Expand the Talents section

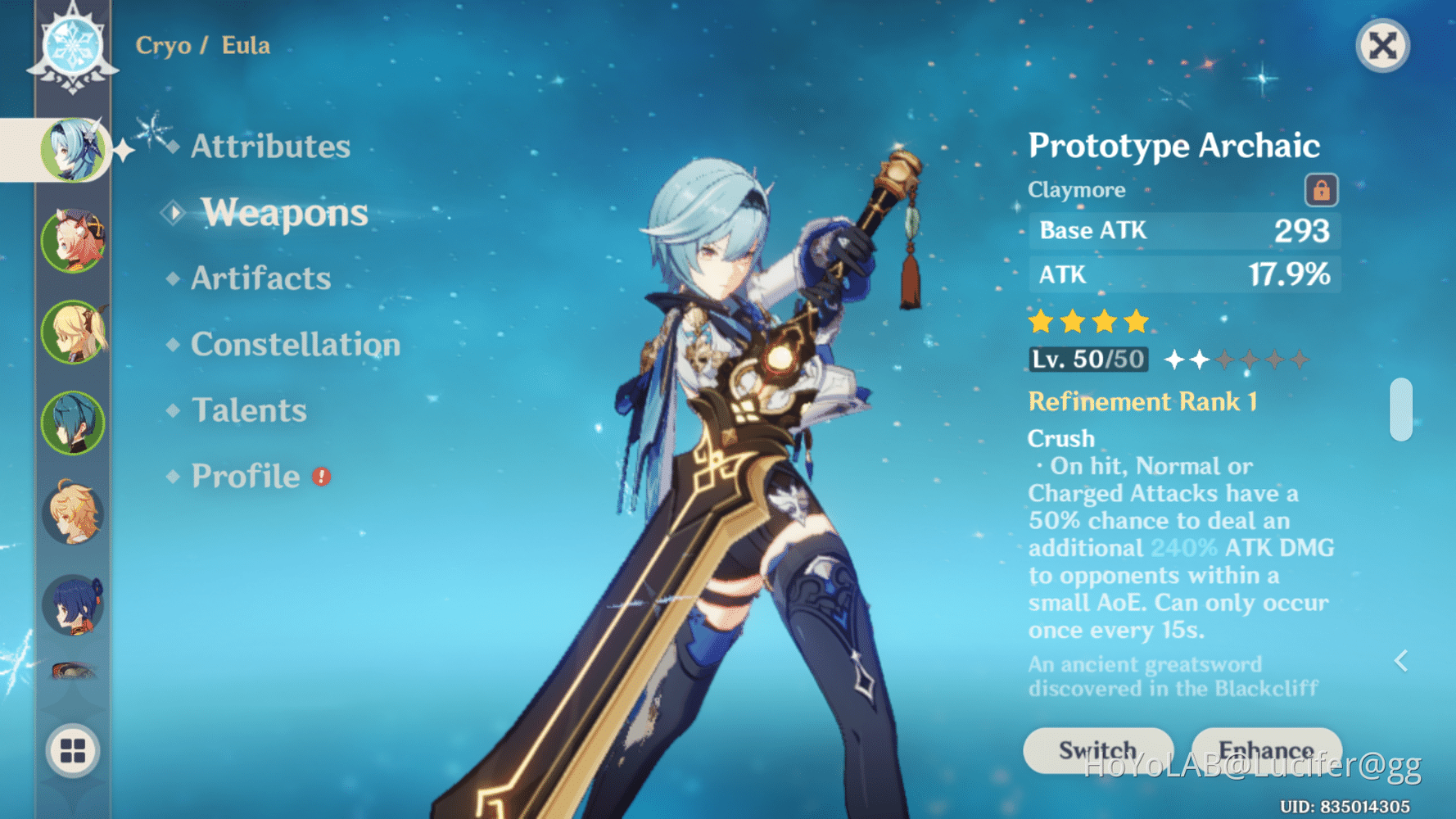point(248,409)
